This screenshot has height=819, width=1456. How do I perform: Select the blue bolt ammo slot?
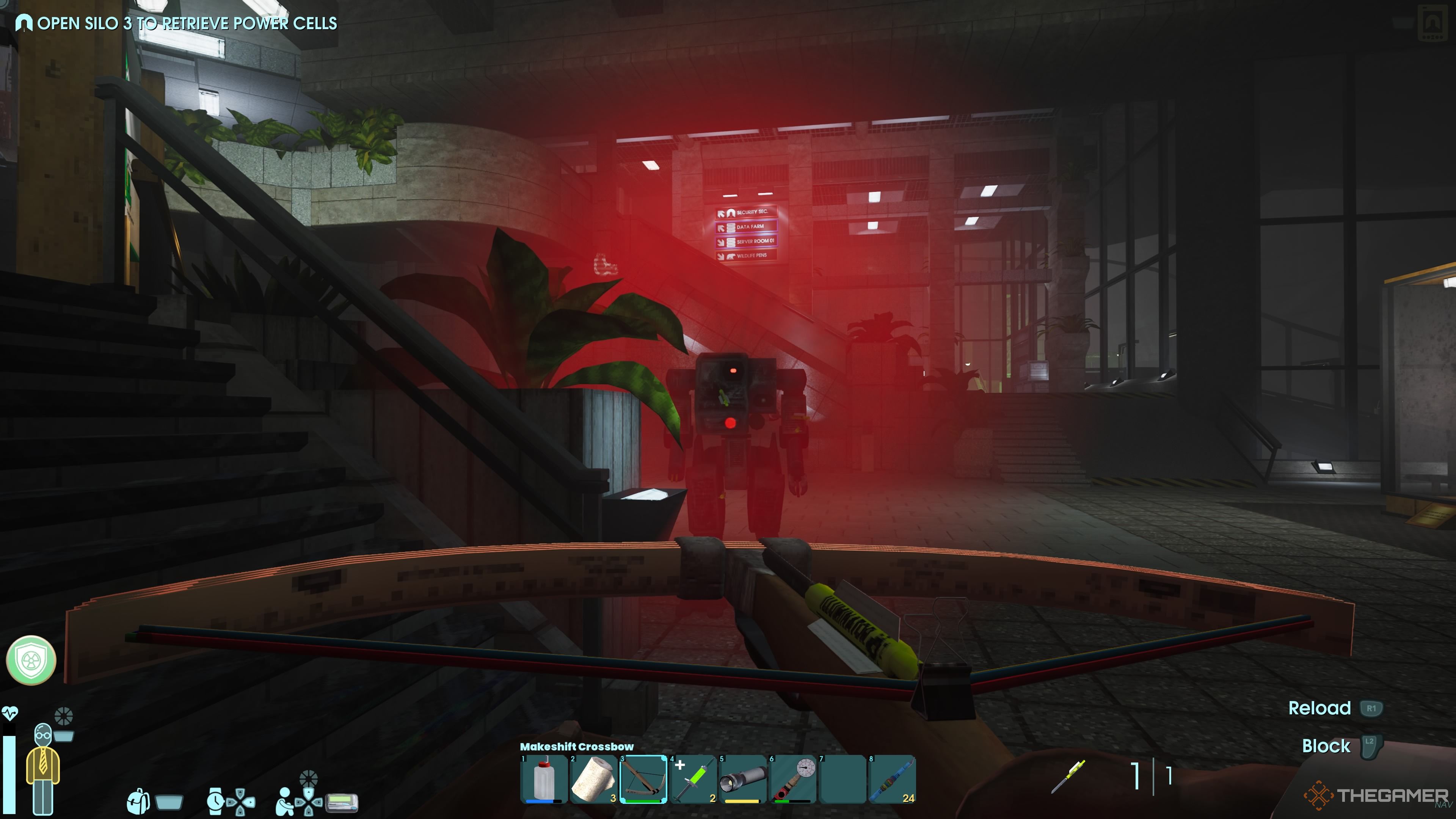pyautogui.click(x=892, y=779)
